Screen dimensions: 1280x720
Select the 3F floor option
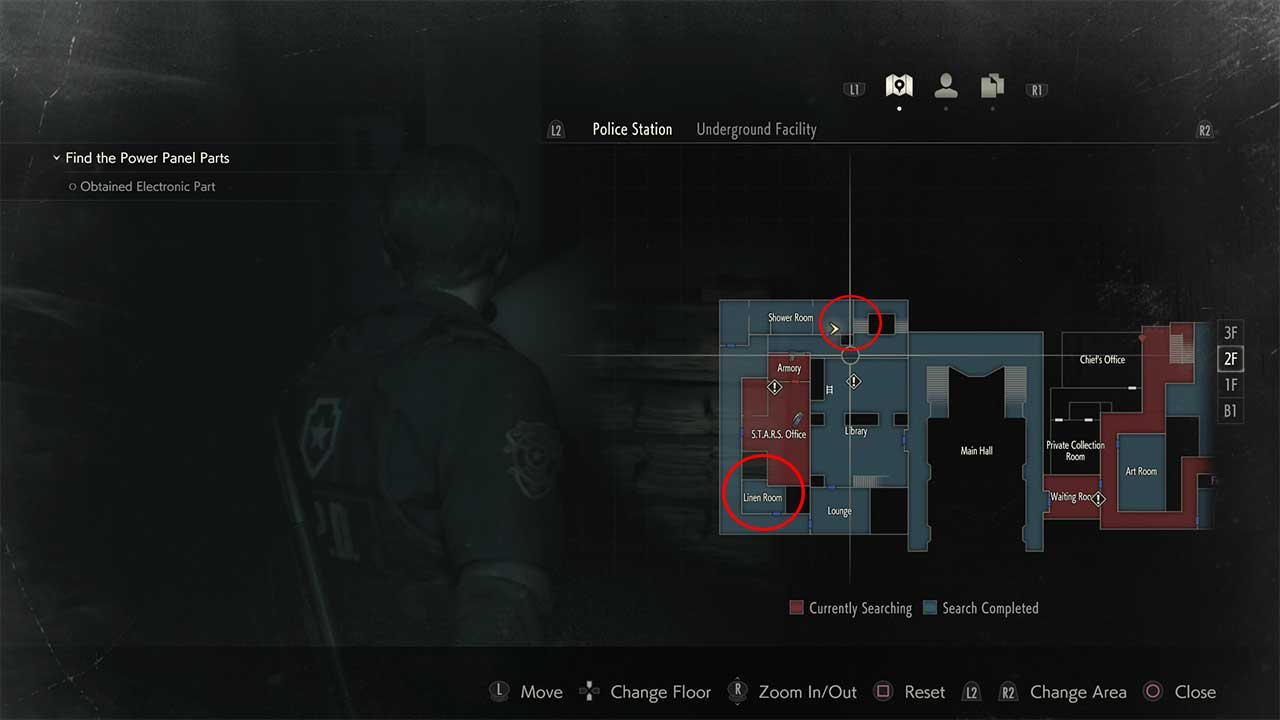click(1230, 332)
